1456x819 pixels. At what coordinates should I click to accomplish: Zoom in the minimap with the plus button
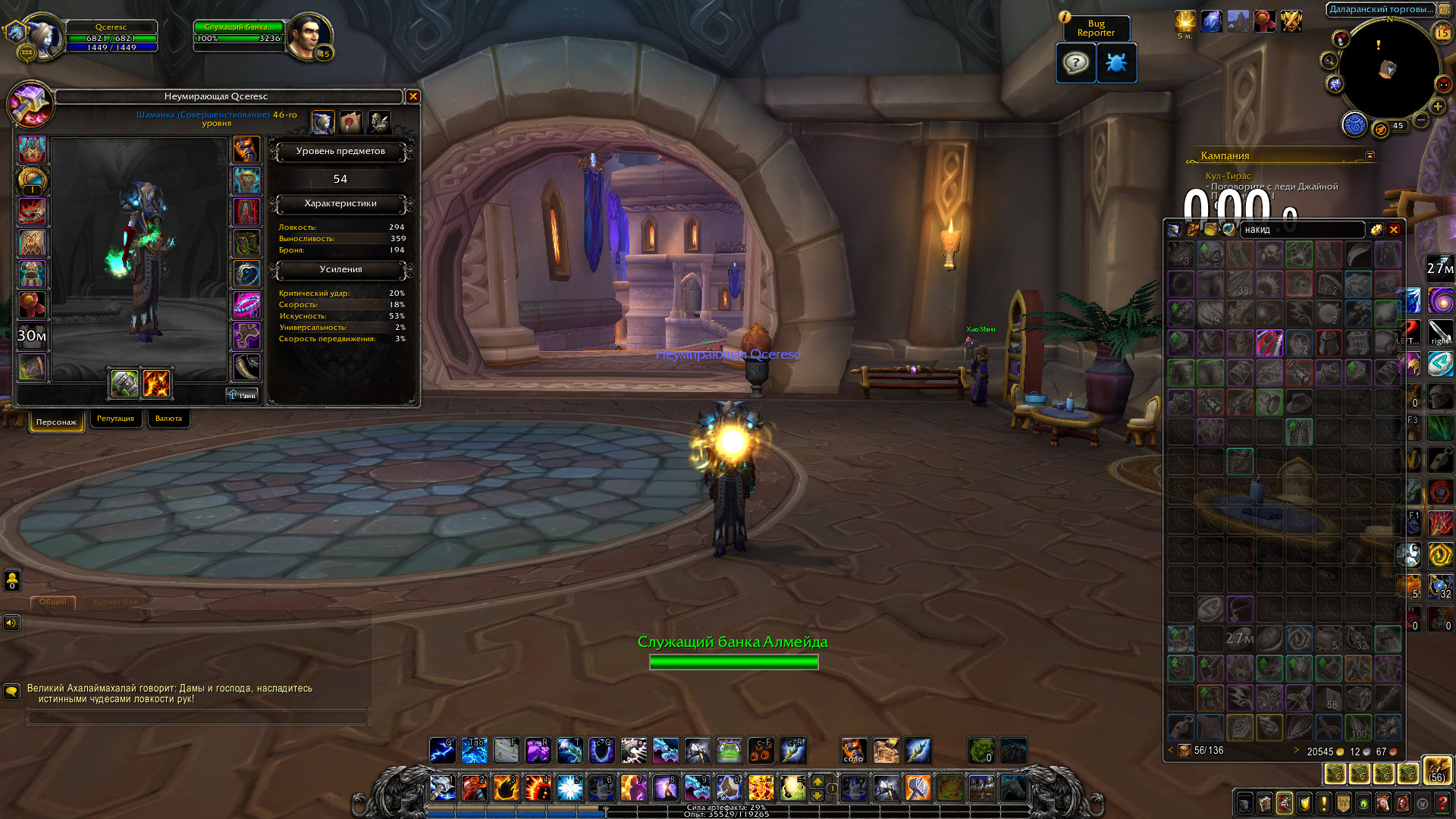coord(1437,107)
